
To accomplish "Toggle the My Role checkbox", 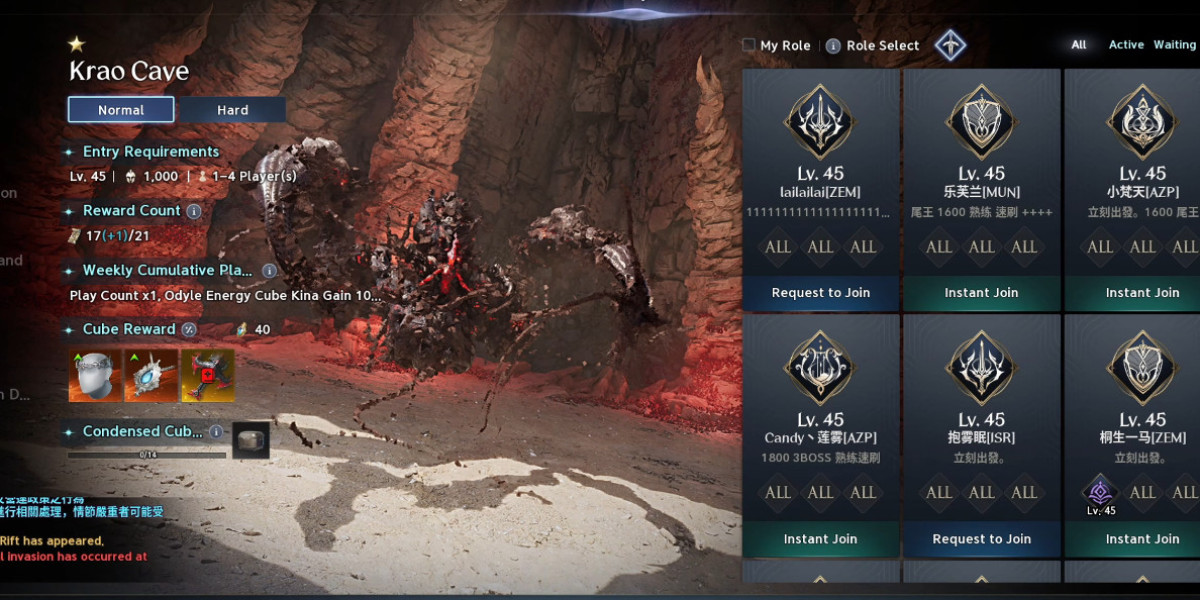I will (x=748, y=45).
